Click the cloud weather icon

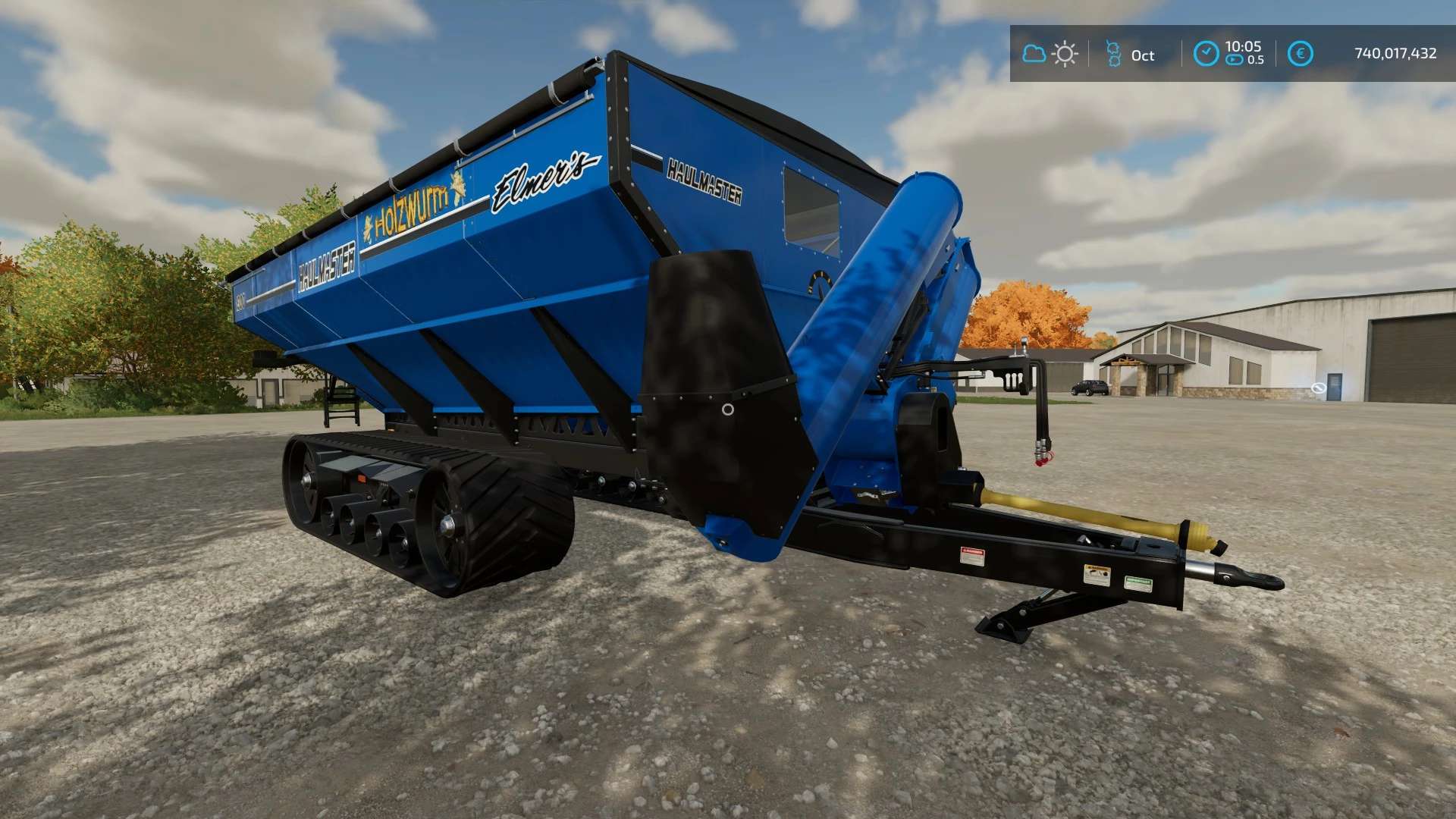pyautogui.click(x=1034, y=54)
